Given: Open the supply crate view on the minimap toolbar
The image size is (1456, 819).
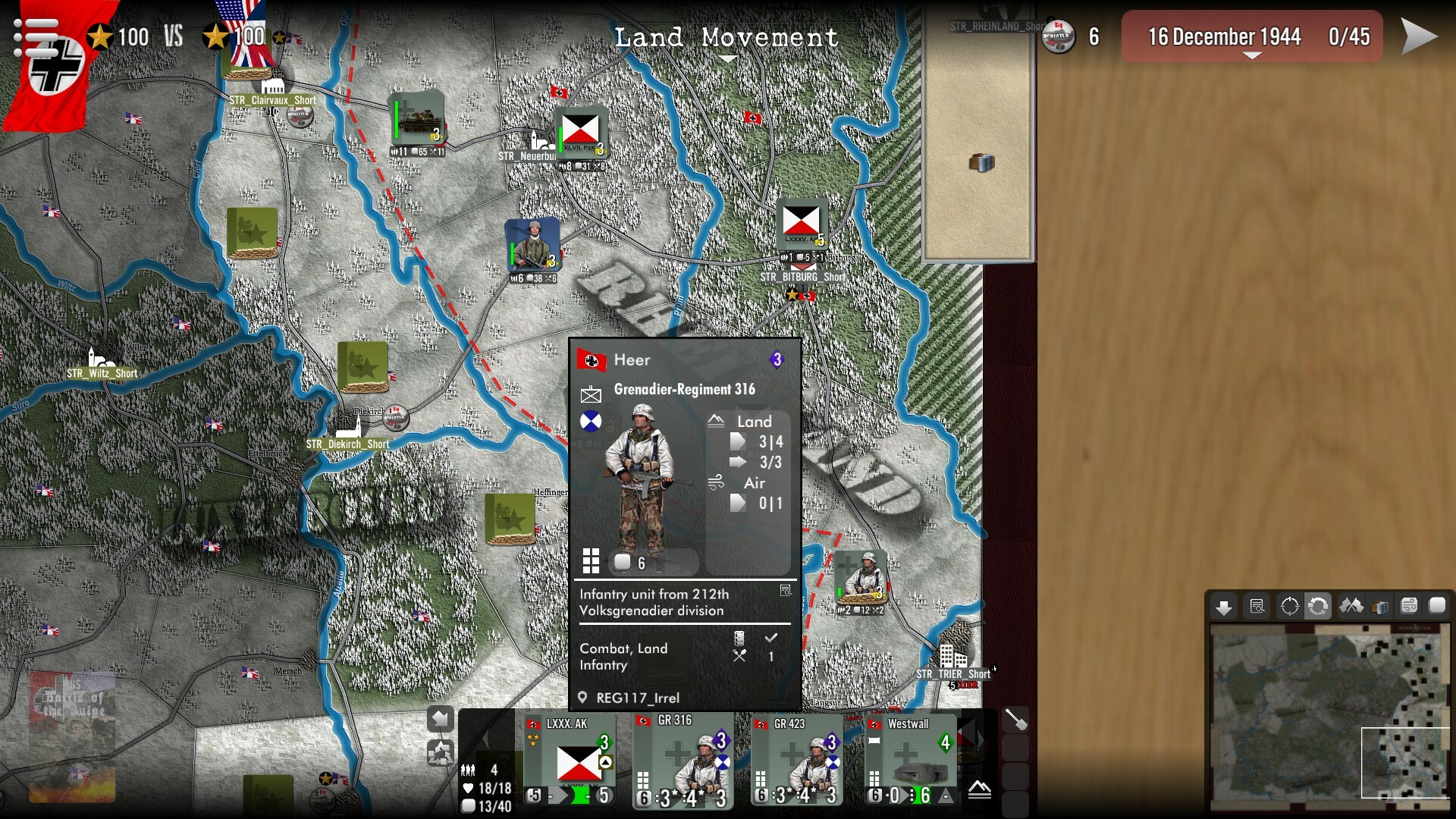Looking at the screenshot, I should (1379, 607).
